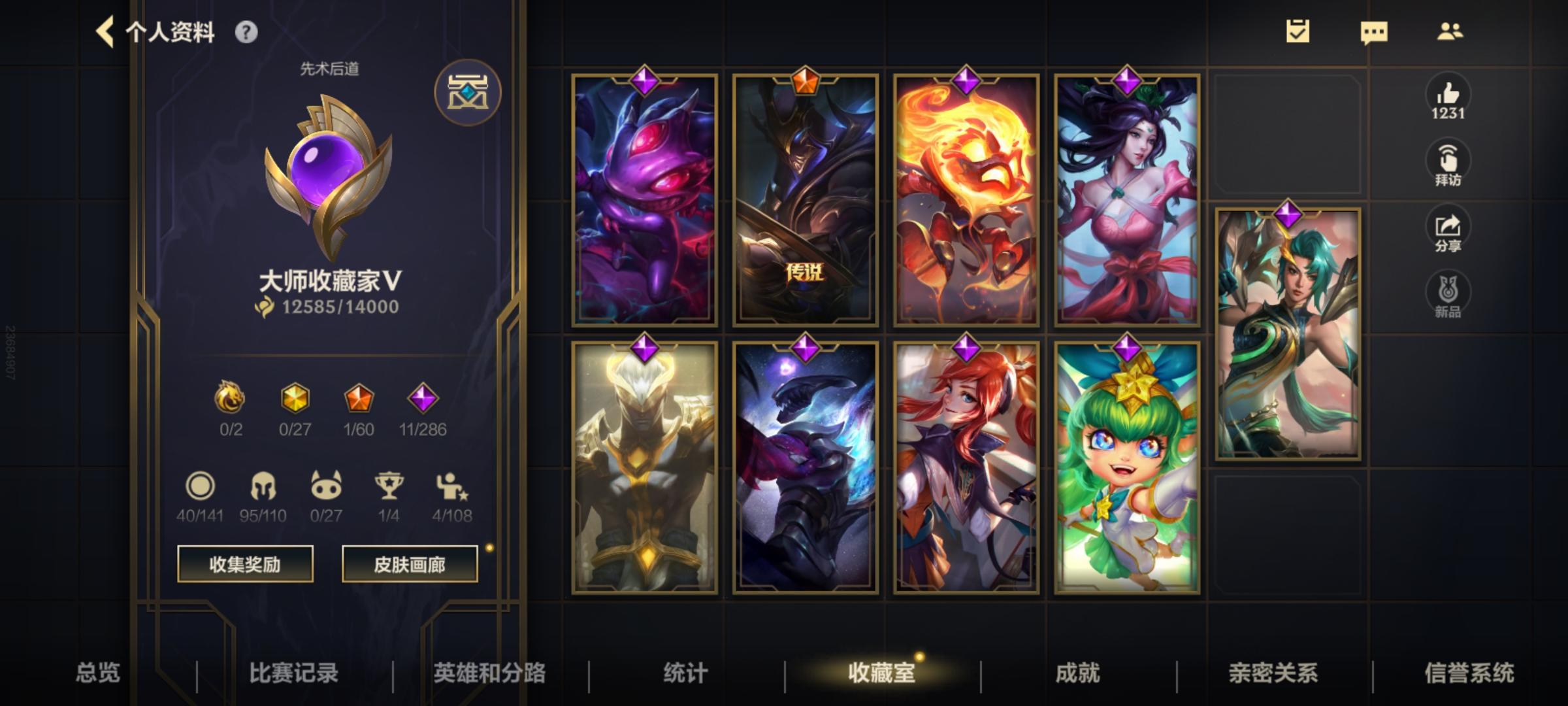1568x706 pixels.
Task: Check new releases via the 新品 icon
Action: 1449,294
